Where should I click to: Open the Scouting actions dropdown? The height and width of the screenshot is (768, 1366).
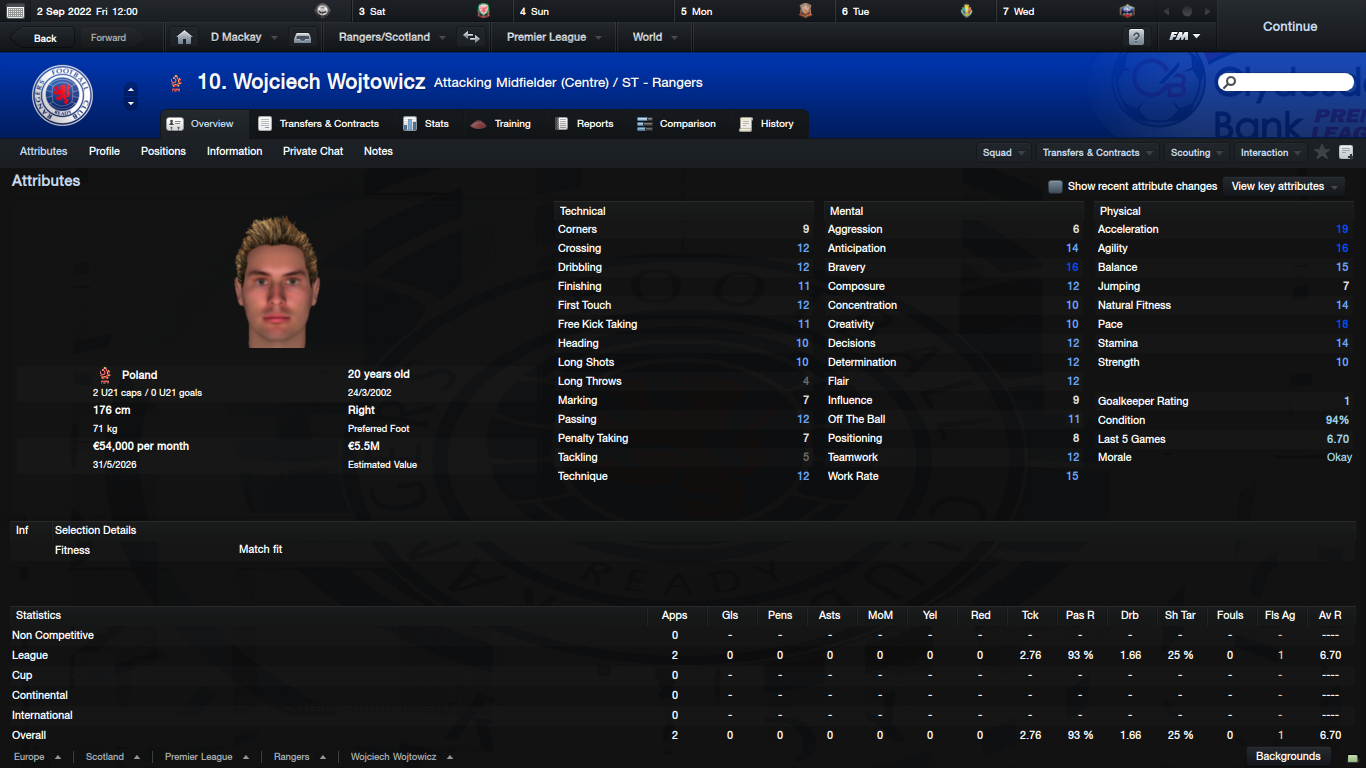[x=1196, y=153]
